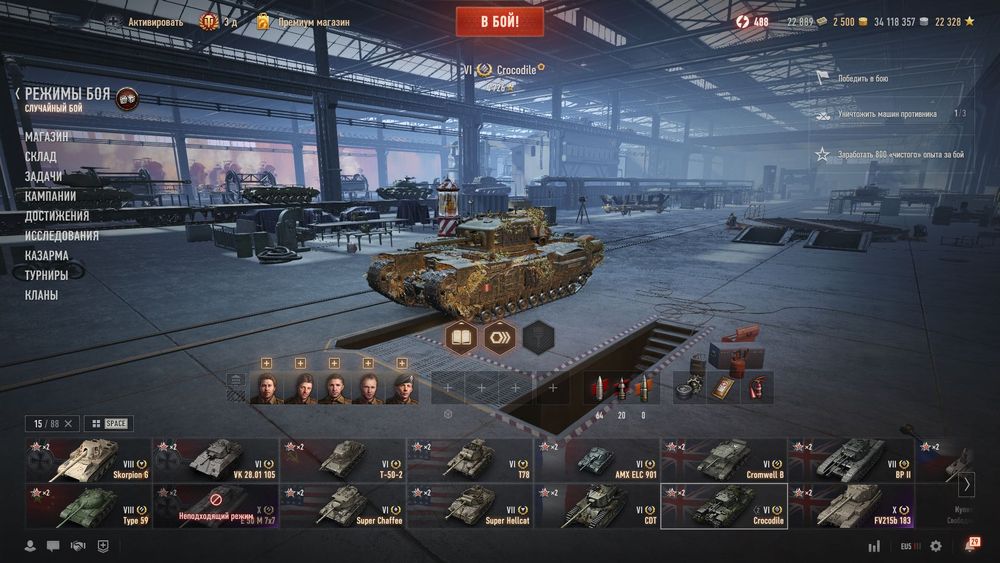Open the ИССЛЕДОВАНИЯ tech tree
The width and height of the screenshot is (1000, 563).
(x=62, y=236)
